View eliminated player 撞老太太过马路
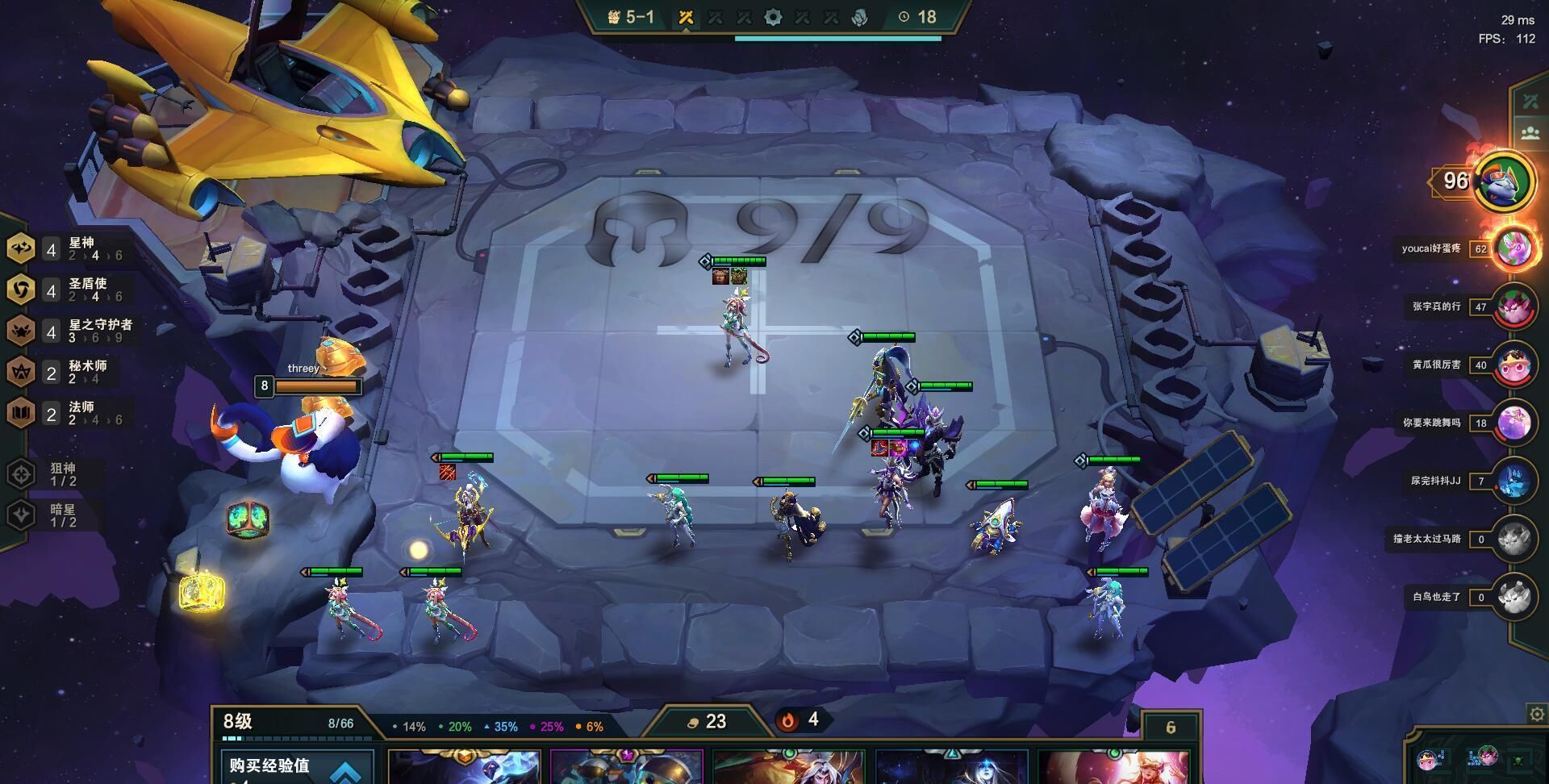 (x=1513, y=539)
